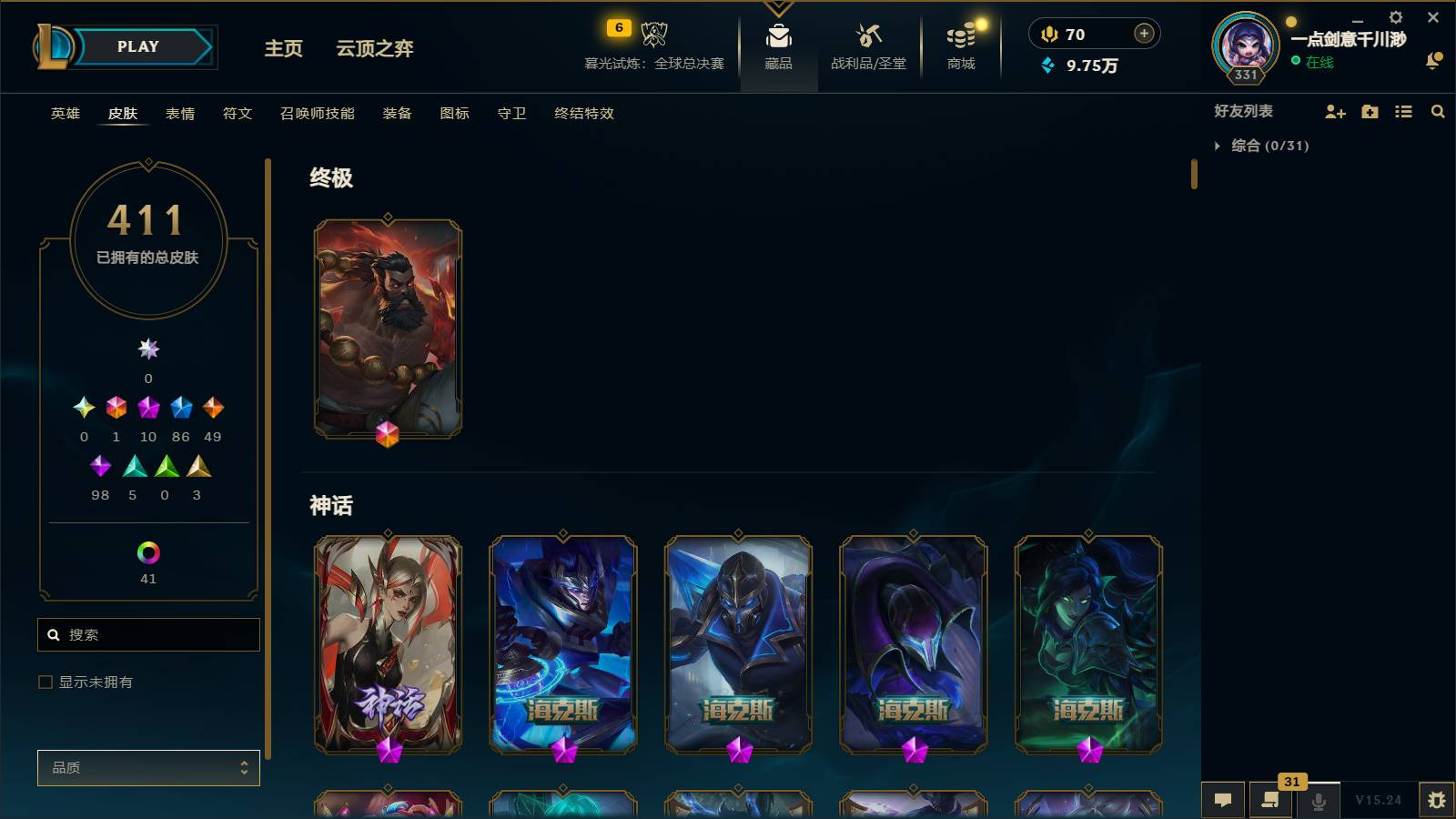Open the 战利品/圣堂 loot icon
The image size is (1456, 819).
coord(868,45)
